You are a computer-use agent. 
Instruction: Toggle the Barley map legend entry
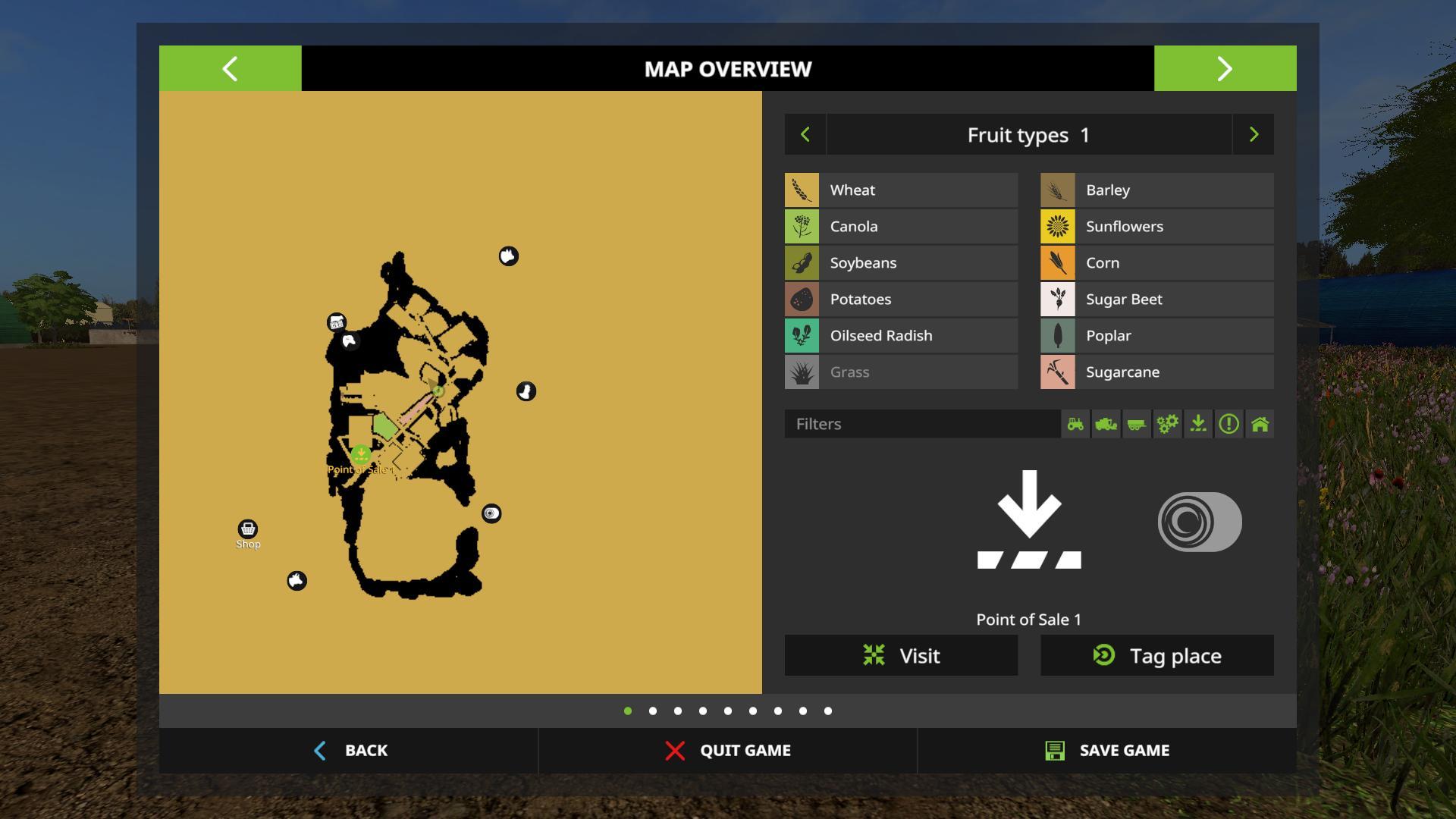pos(1156,190)
